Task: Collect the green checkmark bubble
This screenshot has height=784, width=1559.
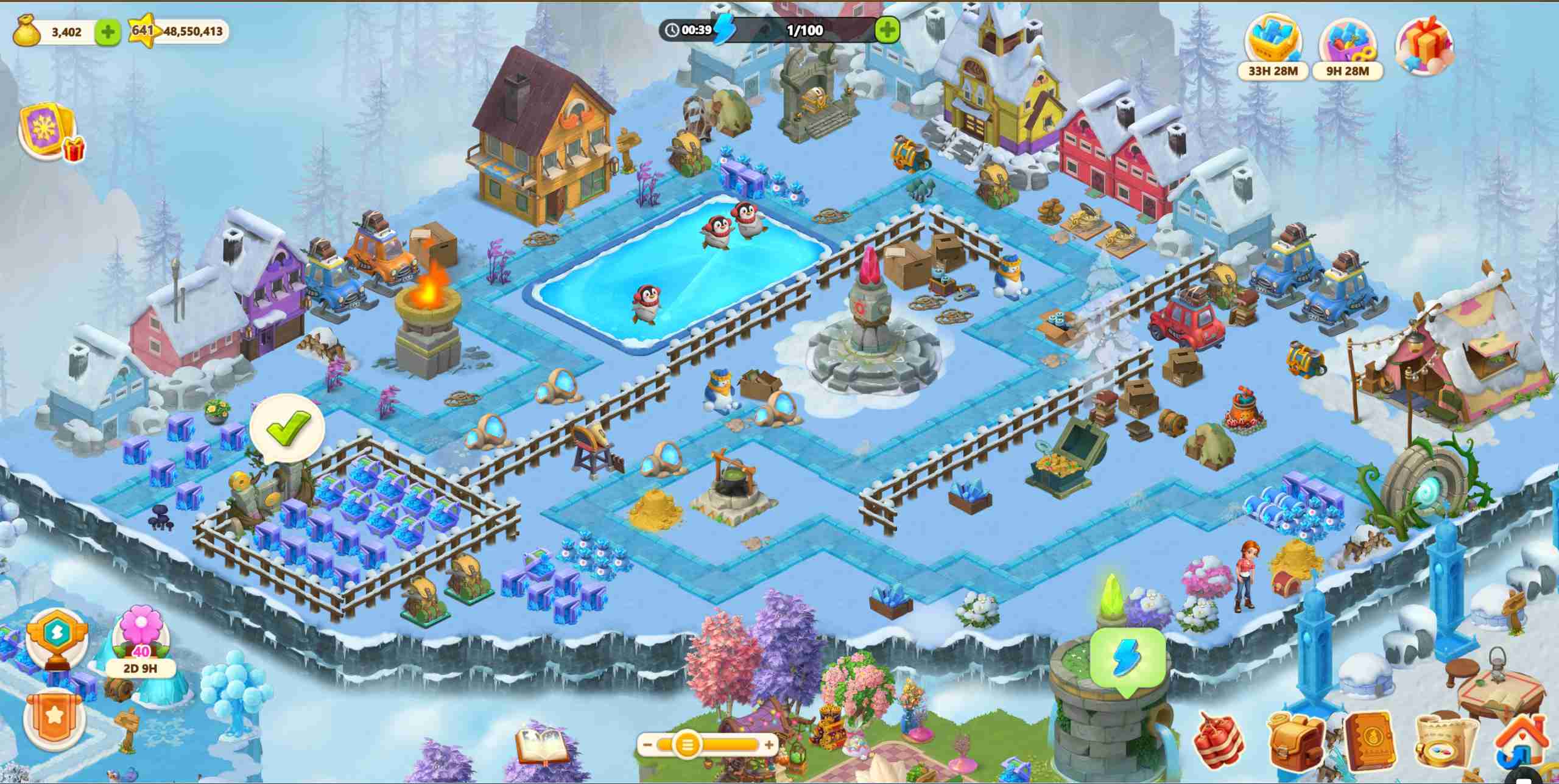Action: point(287,427)
